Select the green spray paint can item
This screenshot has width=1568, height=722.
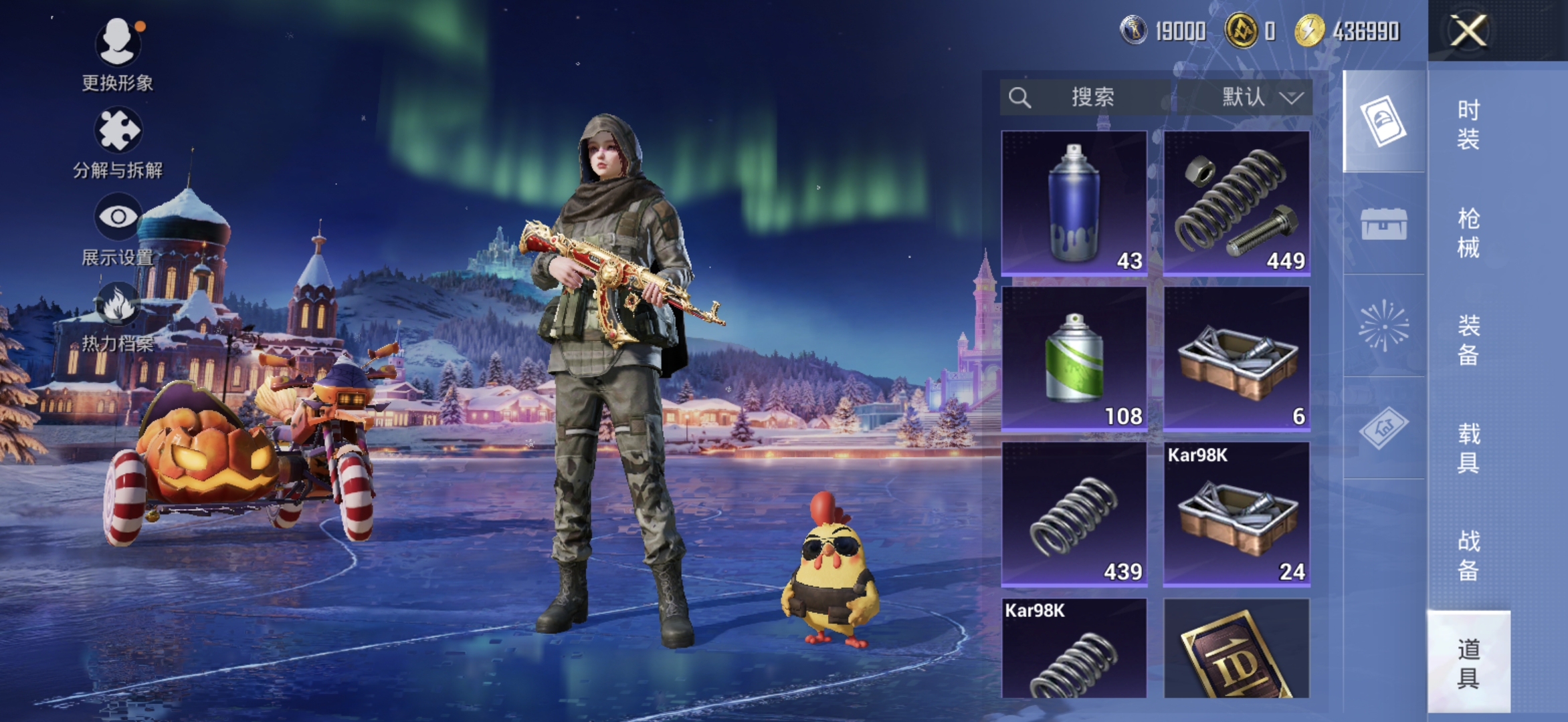(1074, 359)
